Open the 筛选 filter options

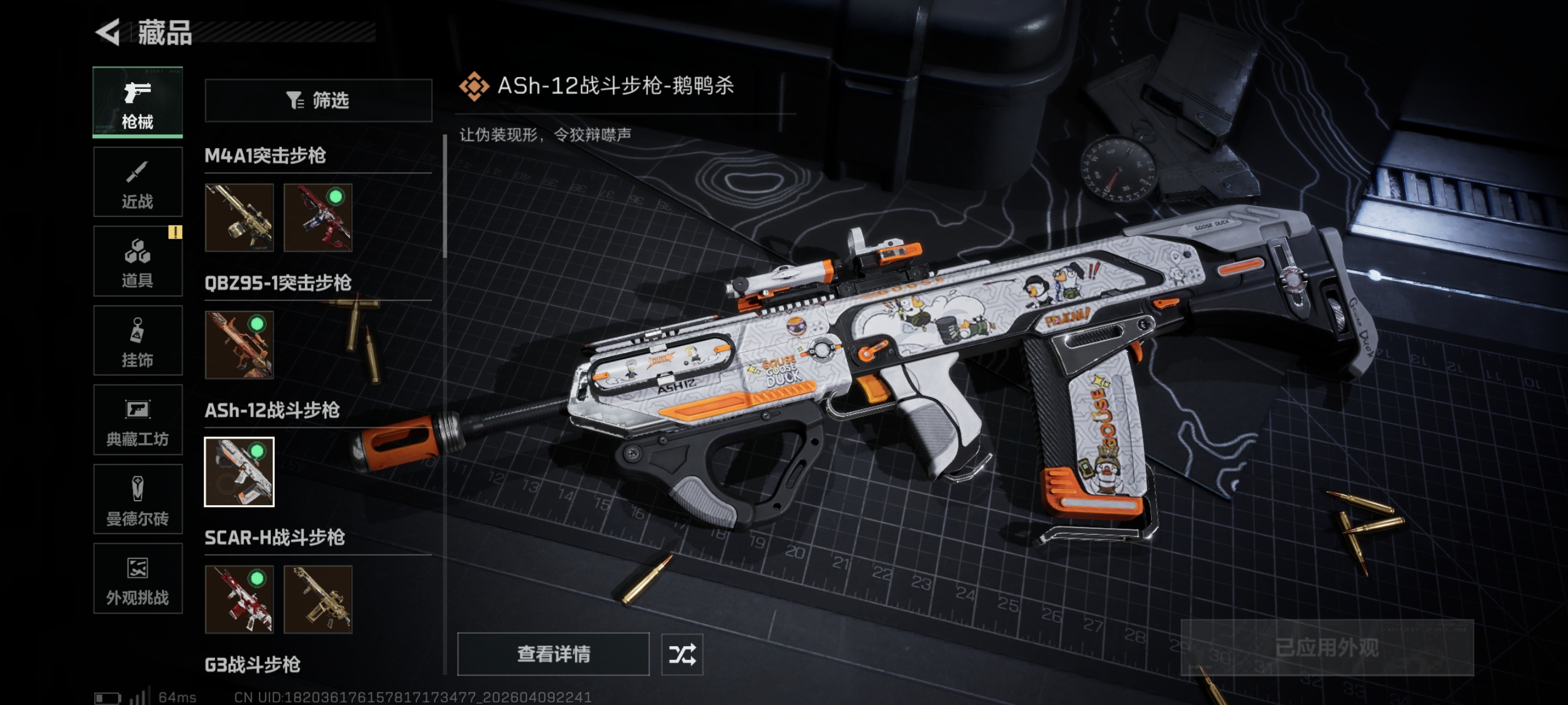click(318, 100)
